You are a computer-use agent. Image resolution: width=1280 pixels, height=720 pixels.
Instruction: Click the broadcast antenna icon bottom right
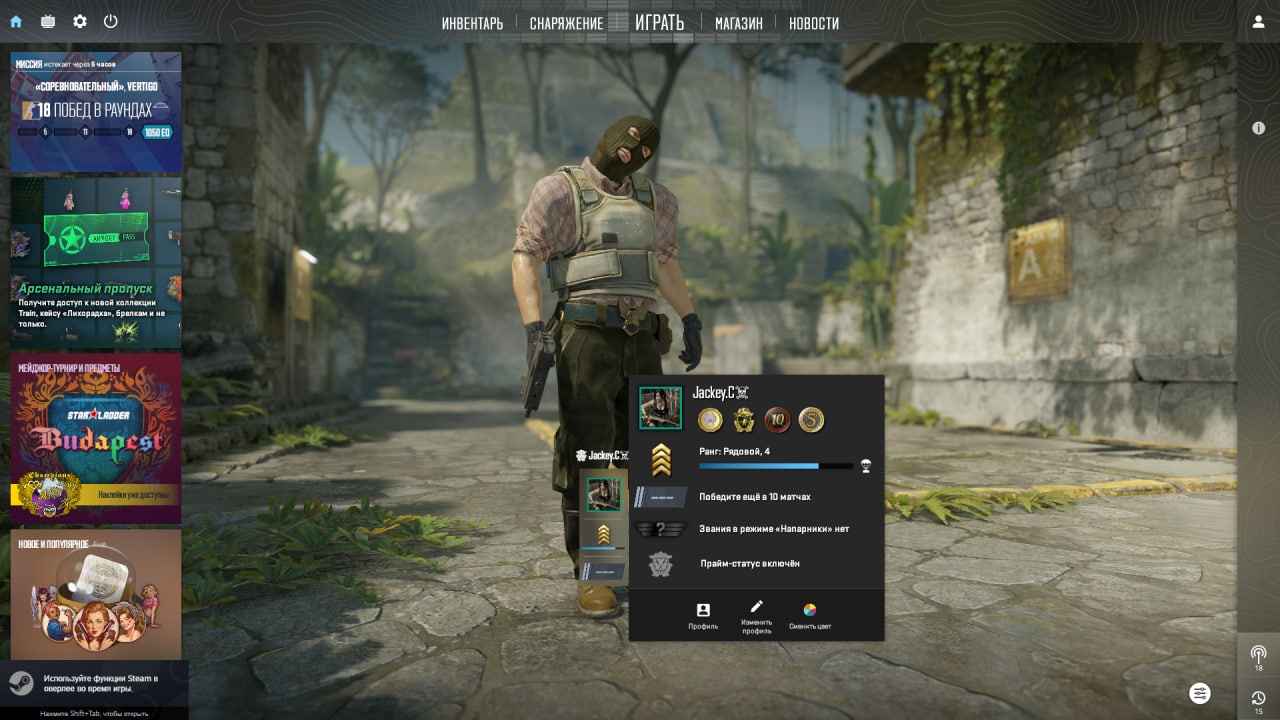[x=1257, y=655]
